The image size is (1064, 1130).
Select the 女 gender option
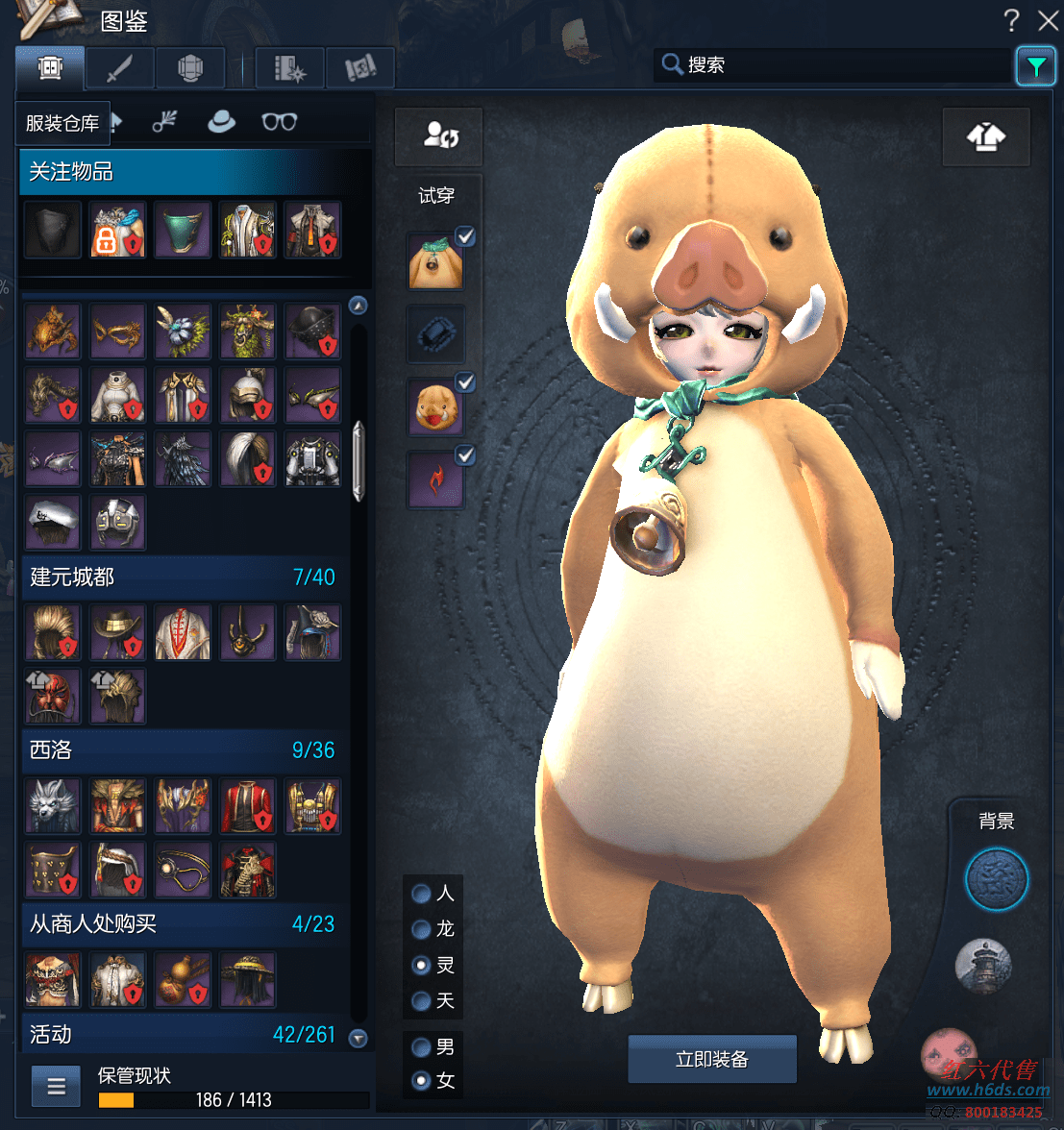pos(421,1081)
